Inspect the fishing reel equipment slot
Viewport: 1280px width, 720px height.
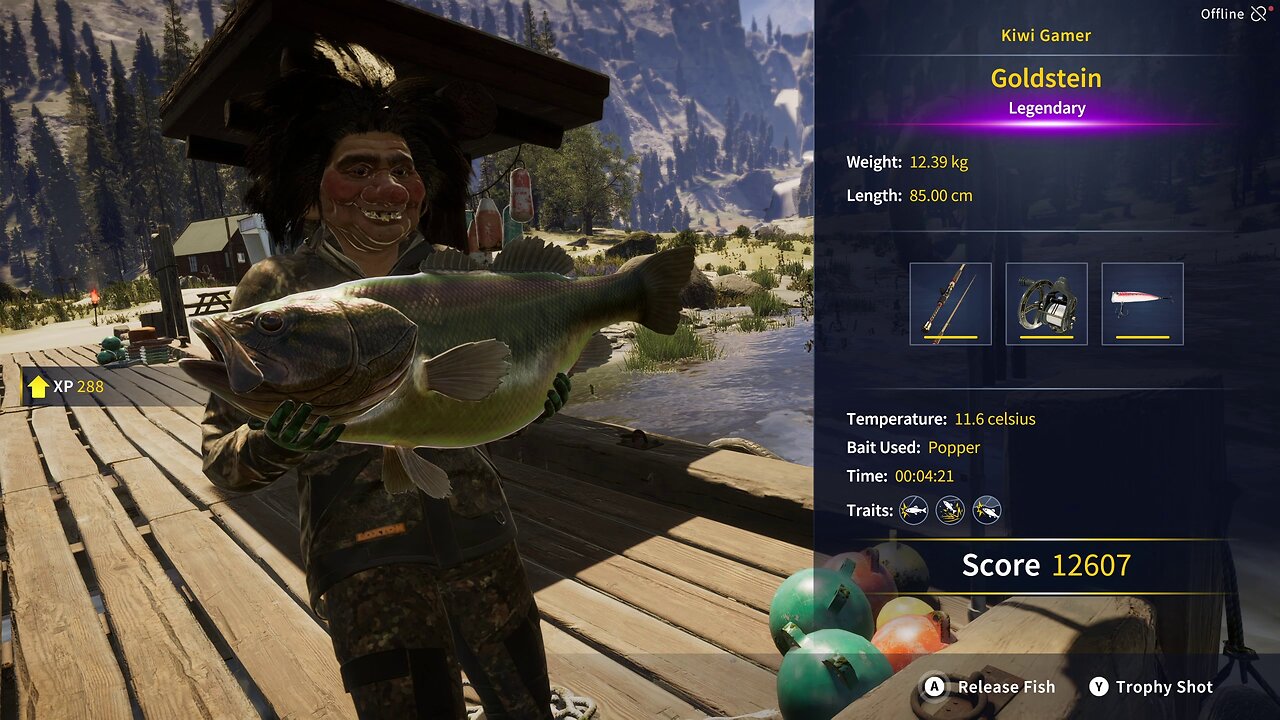point(1046,304)
